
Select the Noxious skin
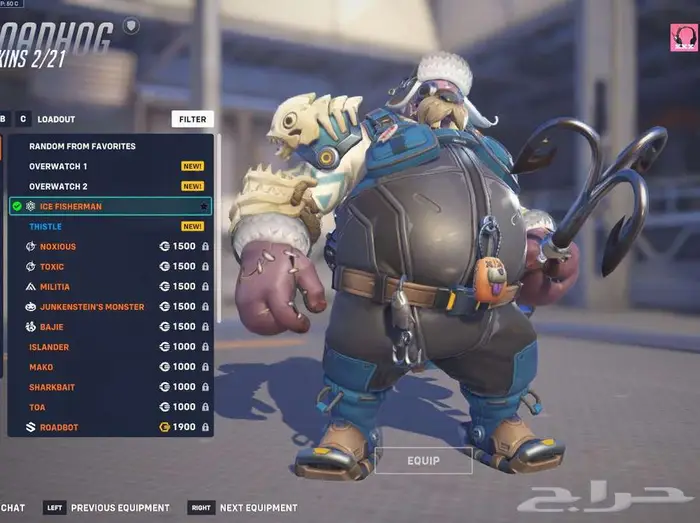tap(58, 247)
